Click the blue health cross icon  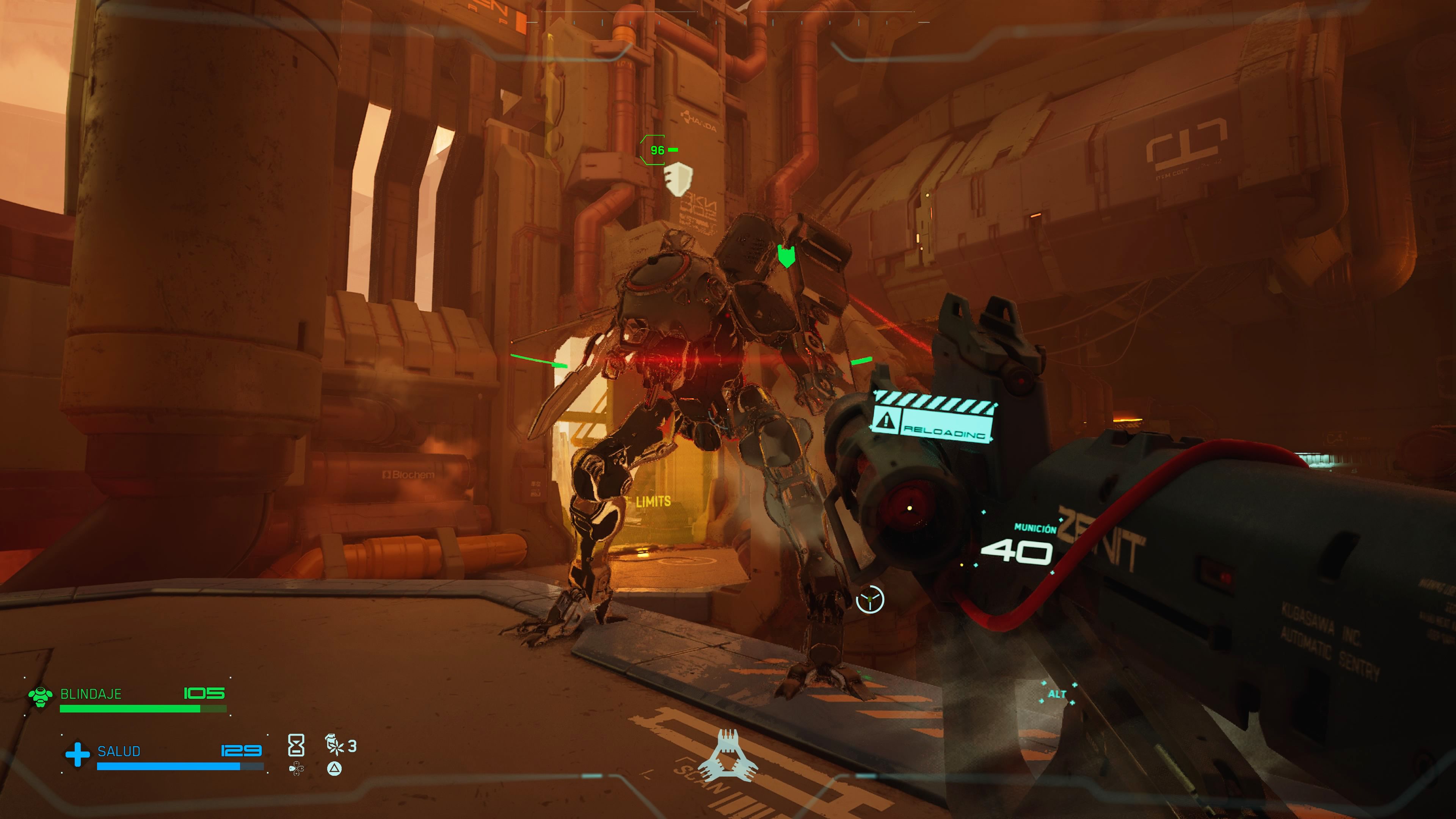tap(77, 754)
